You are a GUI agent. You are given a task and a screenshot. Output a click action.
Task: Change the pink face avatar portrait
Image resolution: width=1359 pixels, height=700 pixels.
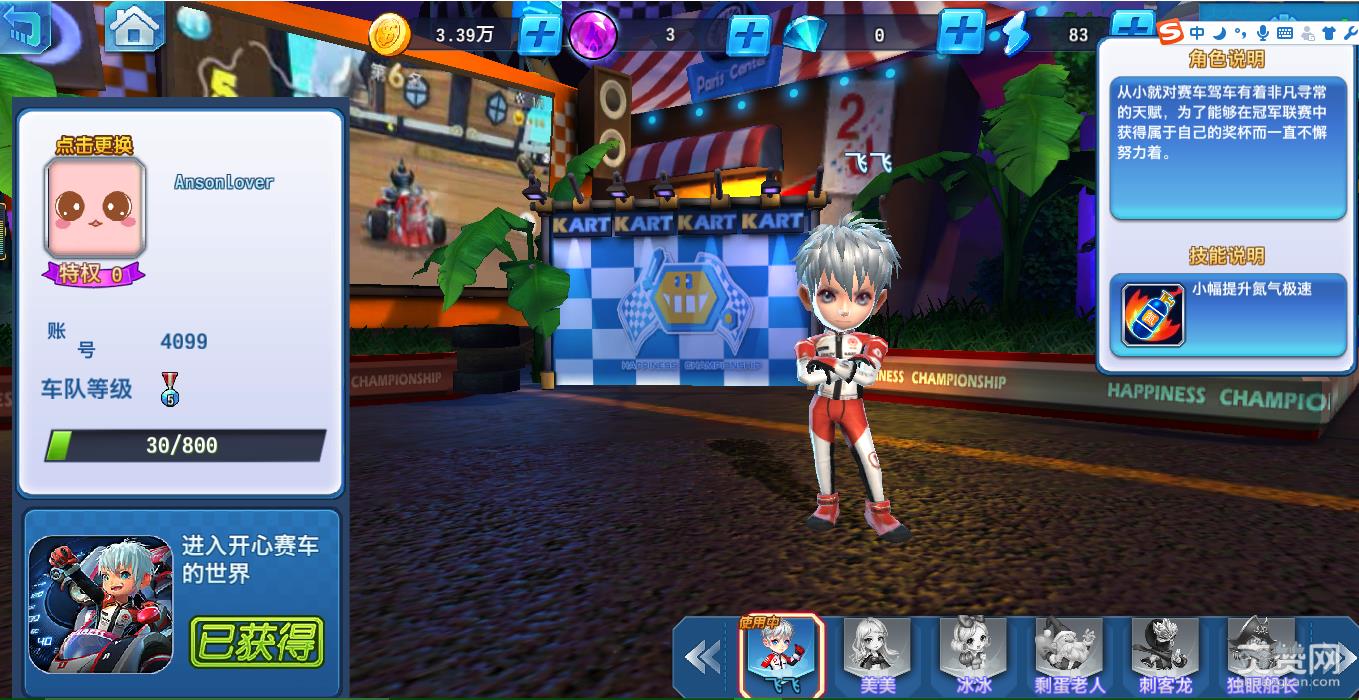click(95, 206)
